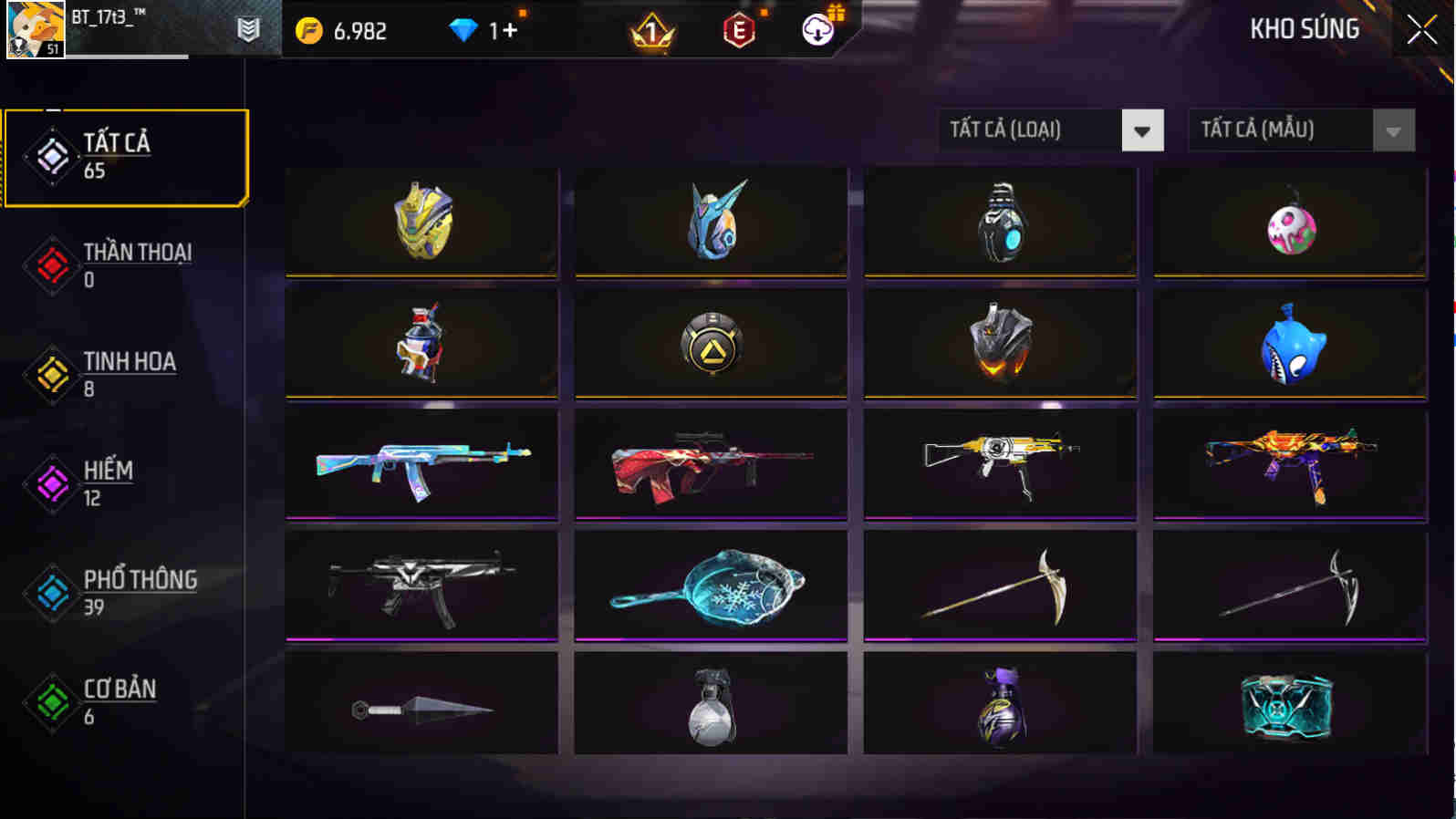This screenshot has width=1456, height=819.
Task: Select the gold TINH HOA rarity icon
Action: (52, 374)
